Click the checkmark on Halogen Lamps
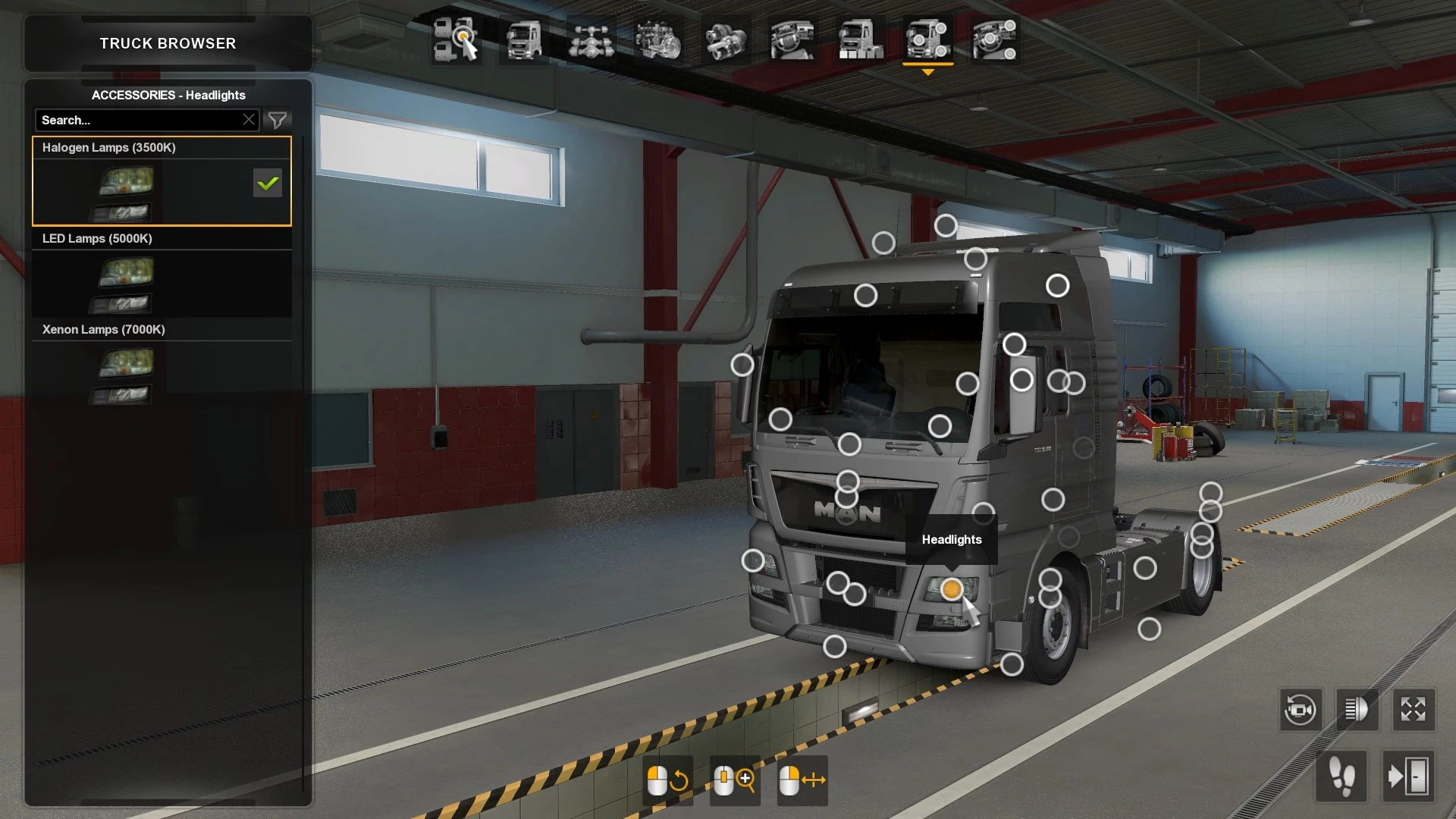Viewport: 1456px width, 819px height. click(267, 183)
